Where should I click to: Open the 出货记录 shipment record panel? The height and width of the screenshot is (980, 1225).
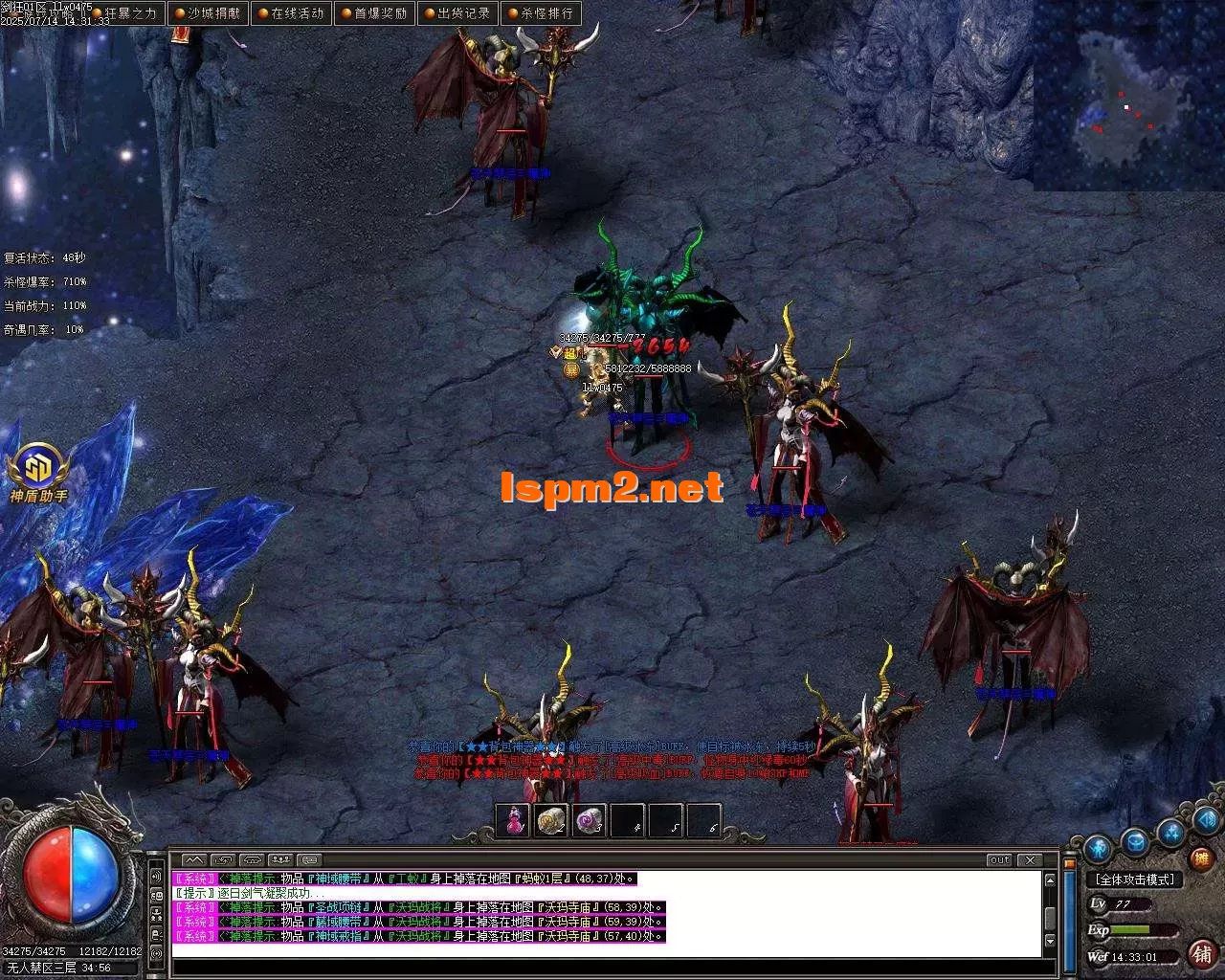pyautogui.click(x=458, y=12)
